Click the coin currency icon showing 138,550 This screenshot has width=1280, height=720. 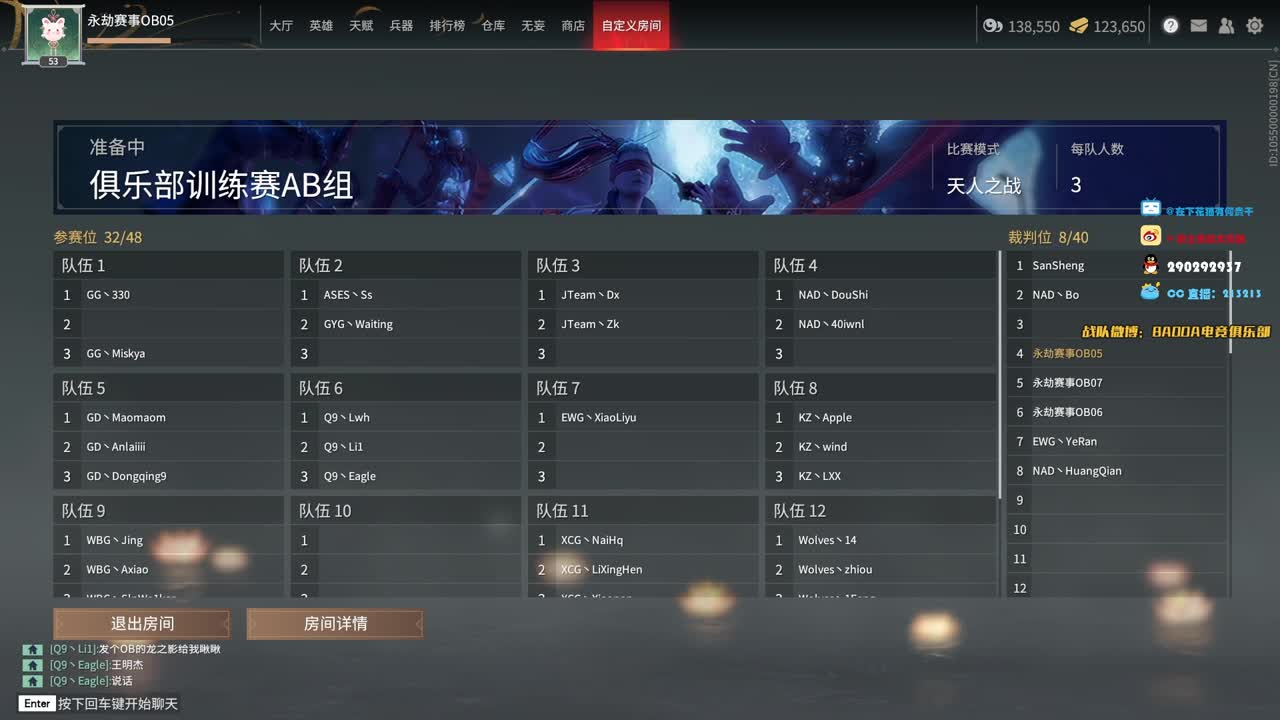pos(994,26)
